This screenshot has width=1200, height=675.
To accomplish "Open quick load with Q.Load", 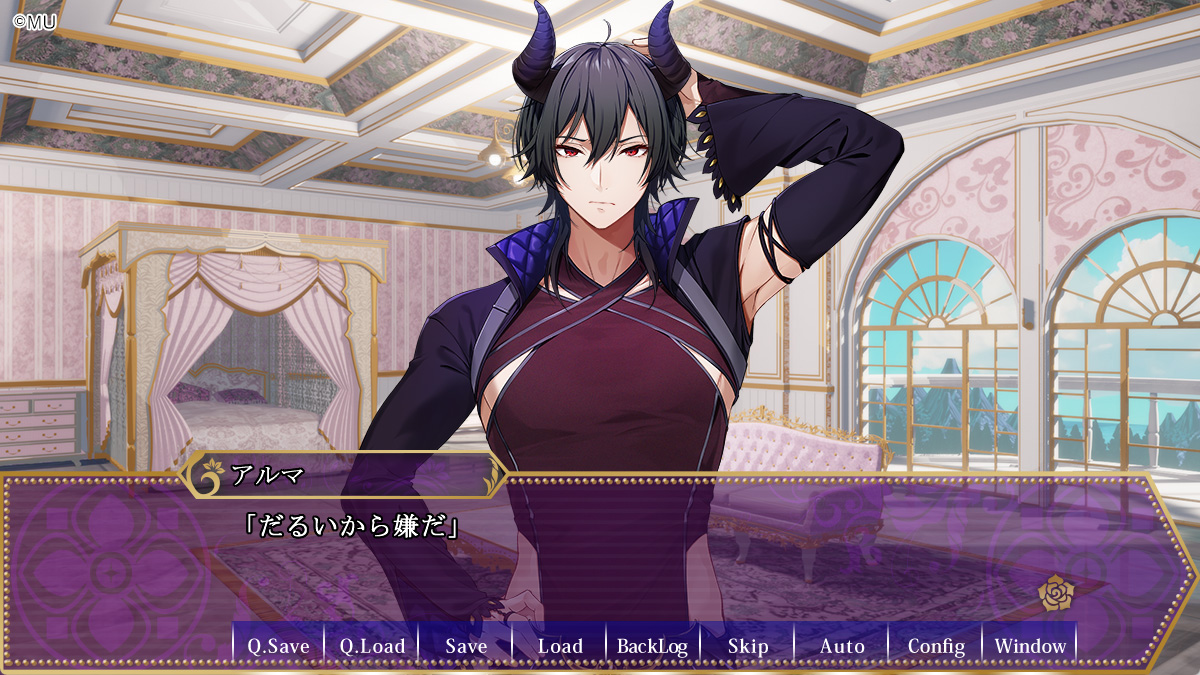I will [372, 646].
